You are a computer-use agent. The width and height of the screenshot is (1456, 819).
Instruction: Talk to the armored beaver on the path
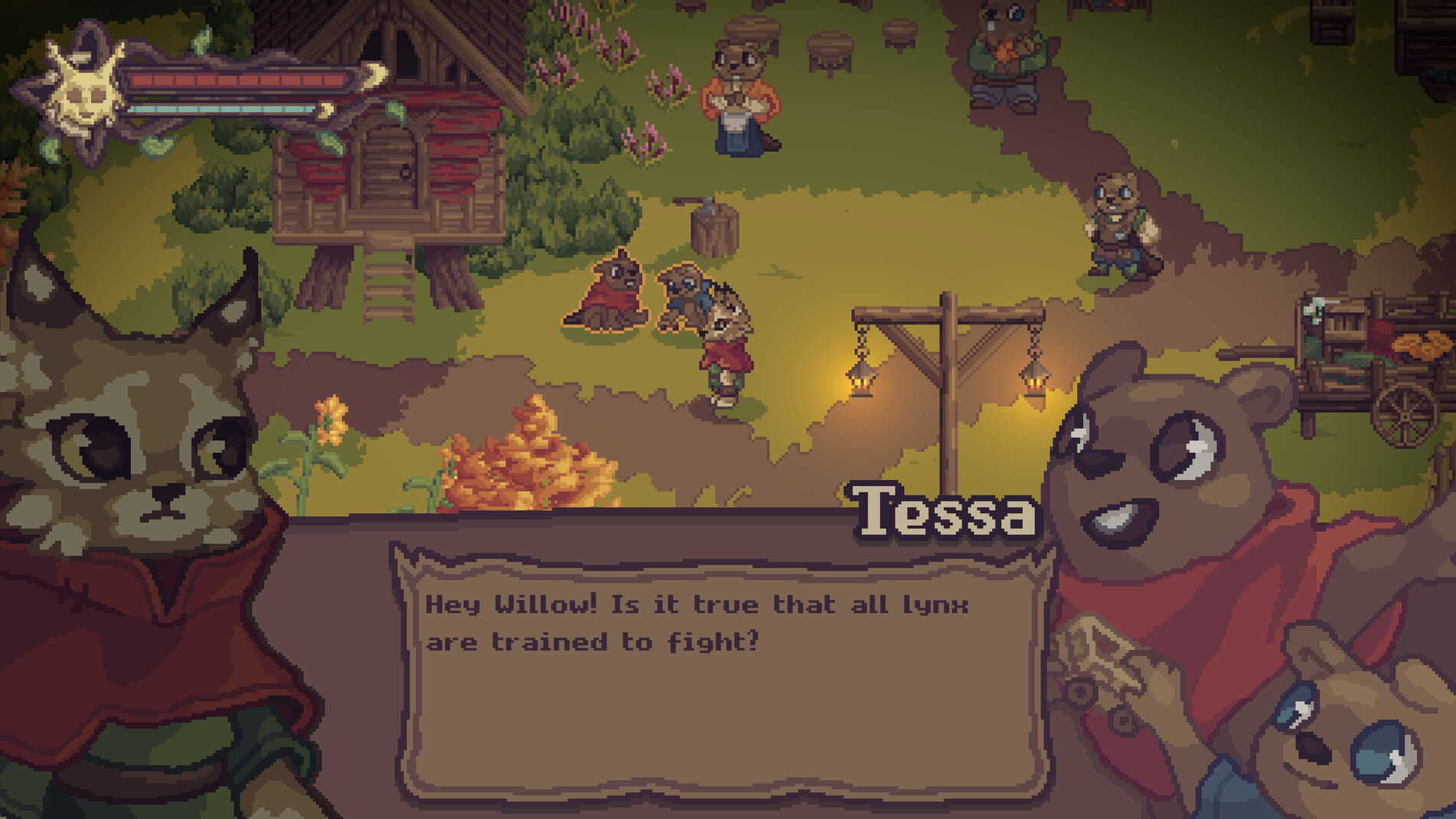pyautogui.click(x=1118, y=222)
